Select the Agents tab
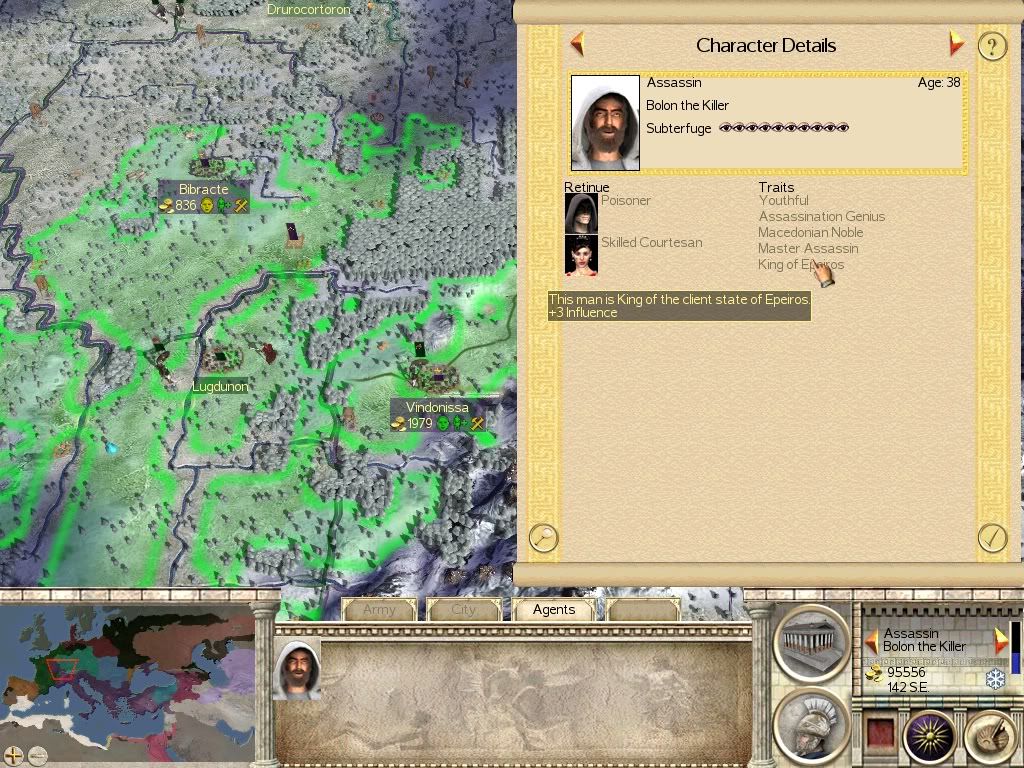Viewport: 1024px width, 768px height. 554,609
